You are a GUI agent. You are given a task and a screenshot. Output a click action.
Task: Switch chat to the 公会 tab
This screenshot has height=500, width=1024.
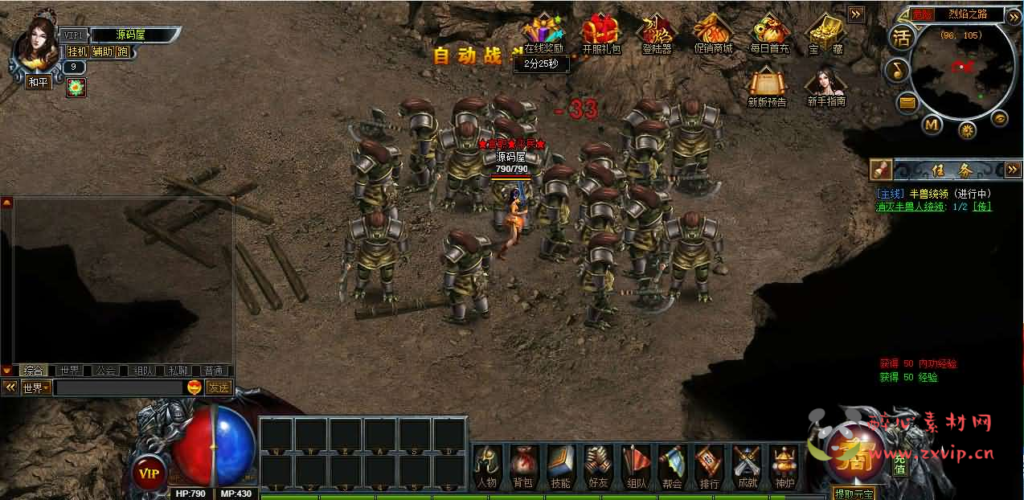point(106,370)
